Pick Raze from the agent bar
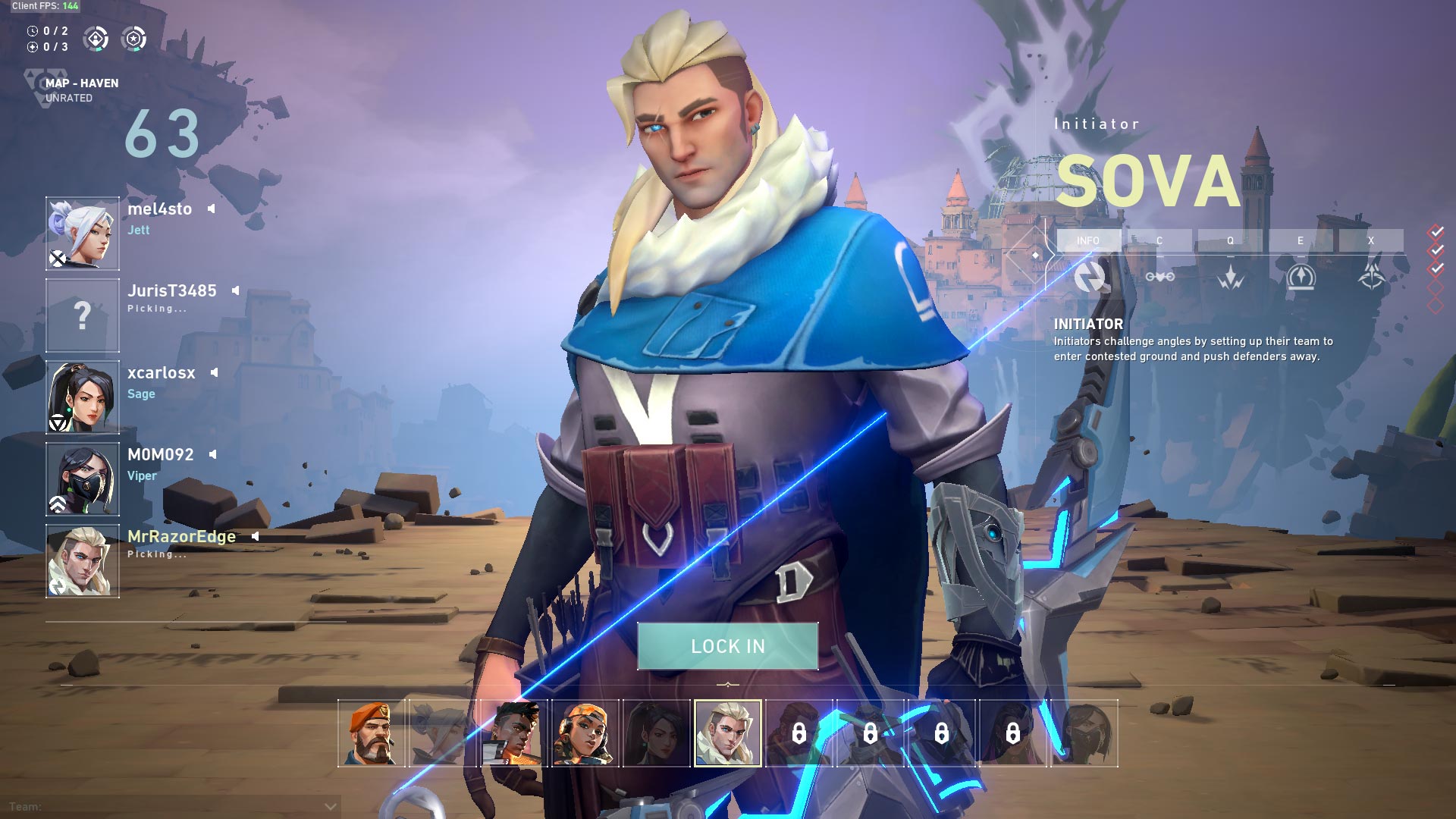Screen dimensions: 1456x819 click(585, 733)
